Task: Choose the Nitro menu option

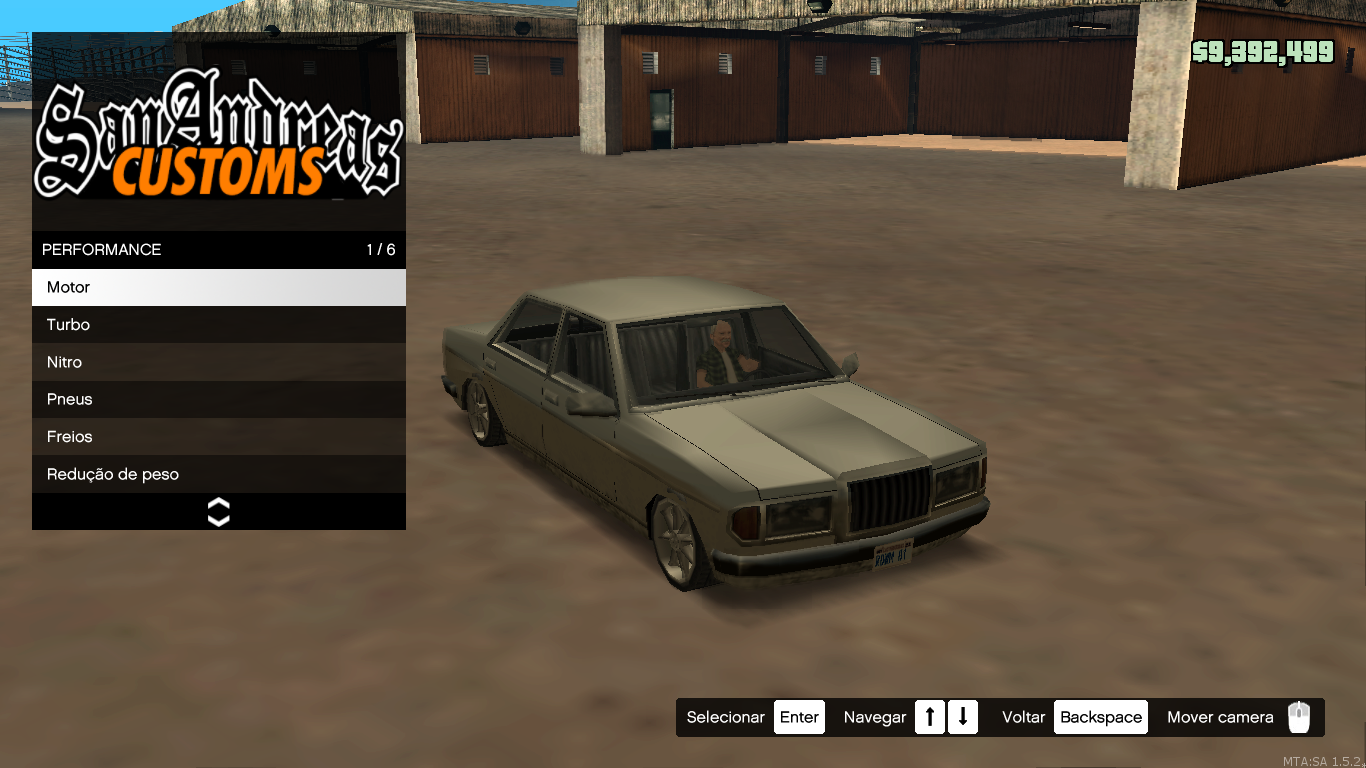Action: pyautogui.click(x=218, y=362)
